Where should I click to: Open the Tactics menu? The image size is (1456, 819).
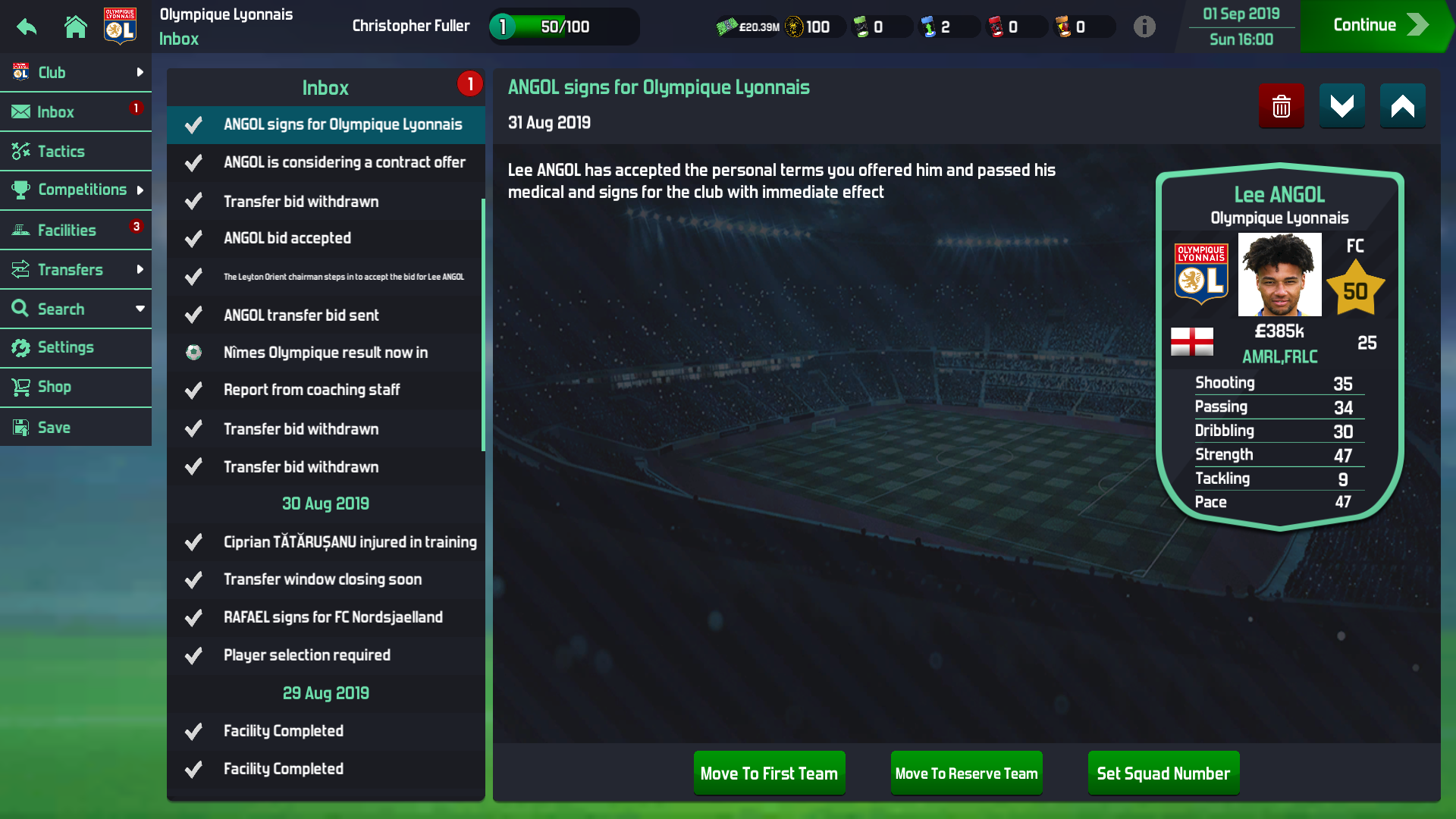click(76, 152)
